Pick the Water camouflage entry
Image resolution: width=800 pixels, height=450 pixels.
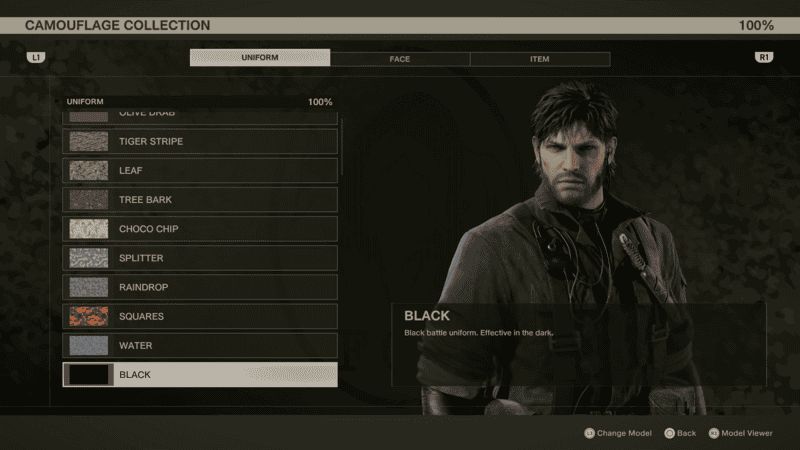200,345
